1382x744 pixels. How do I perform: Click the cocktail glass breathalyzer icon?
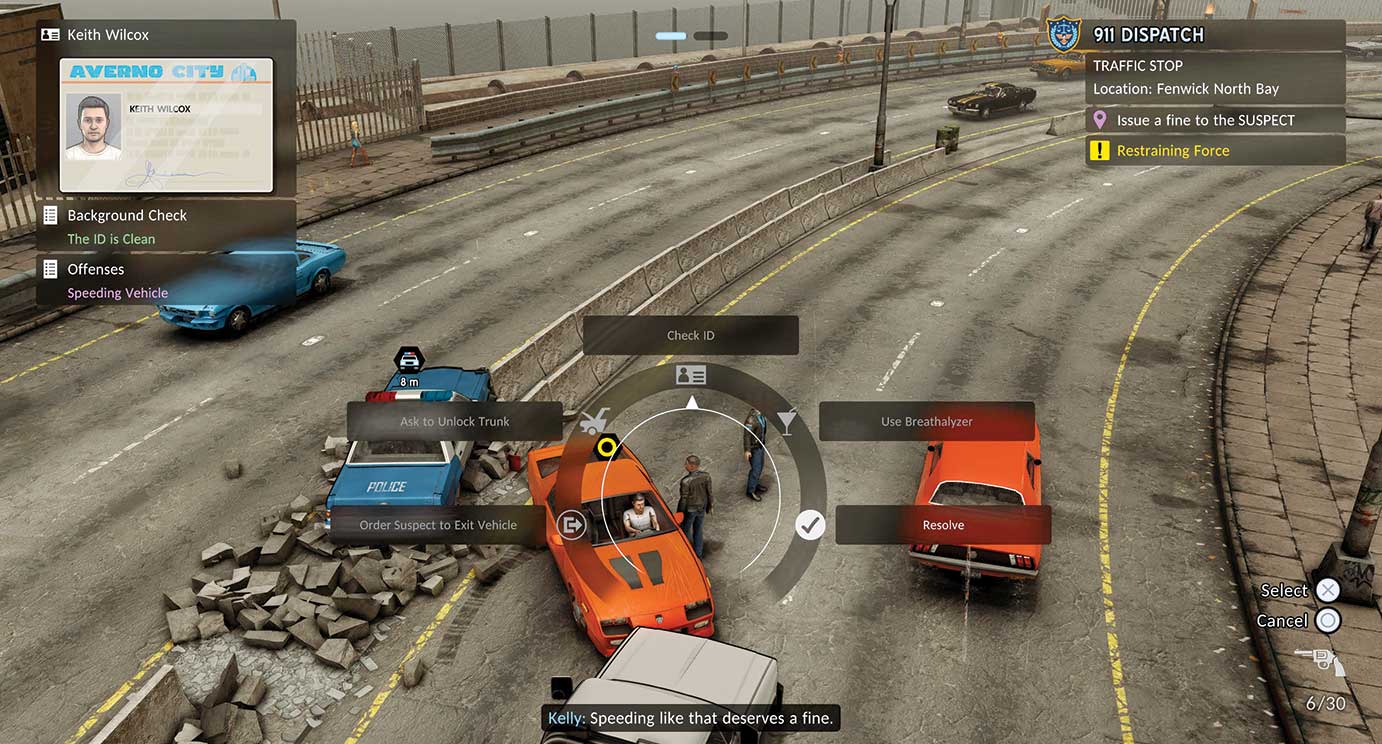point(787,422)
